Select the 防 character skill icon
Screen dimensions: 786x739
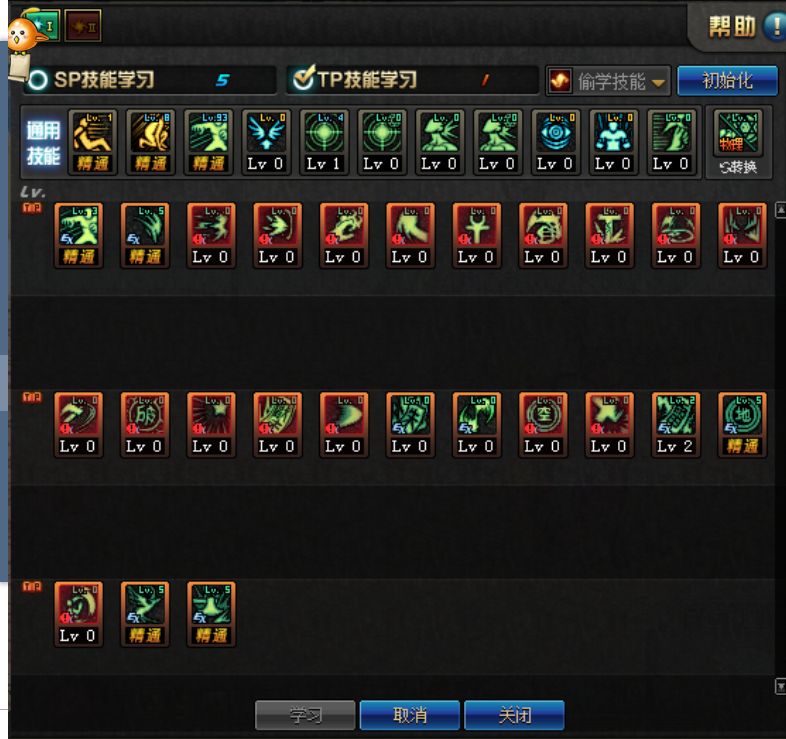145,414
